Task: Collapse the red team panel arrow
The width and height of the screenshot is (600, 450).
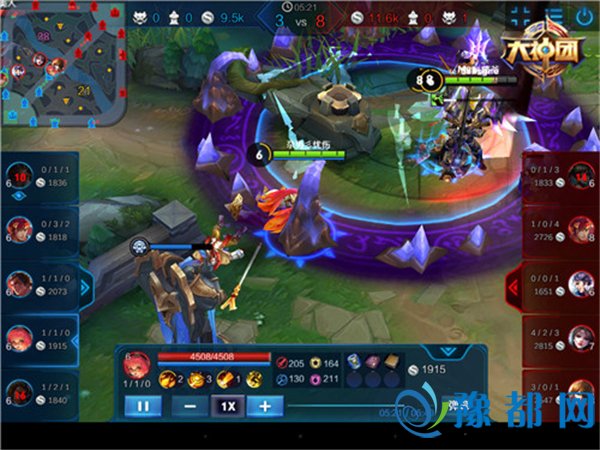Action: tap(514, 288)
